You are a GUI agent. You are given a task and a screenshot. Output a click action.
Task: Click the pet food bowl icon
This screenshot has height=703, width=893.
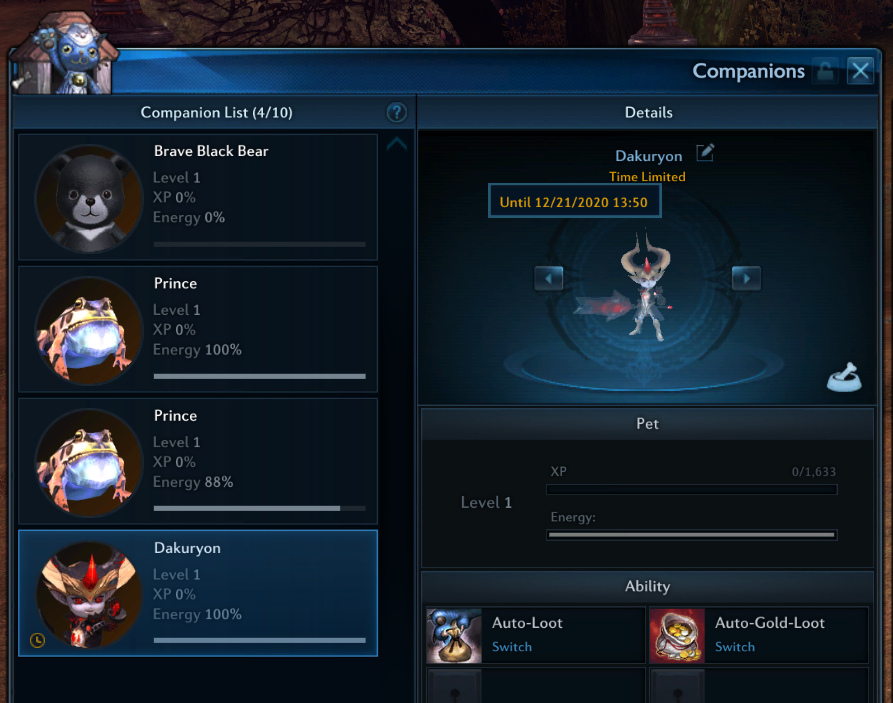[x=844, y=377]
